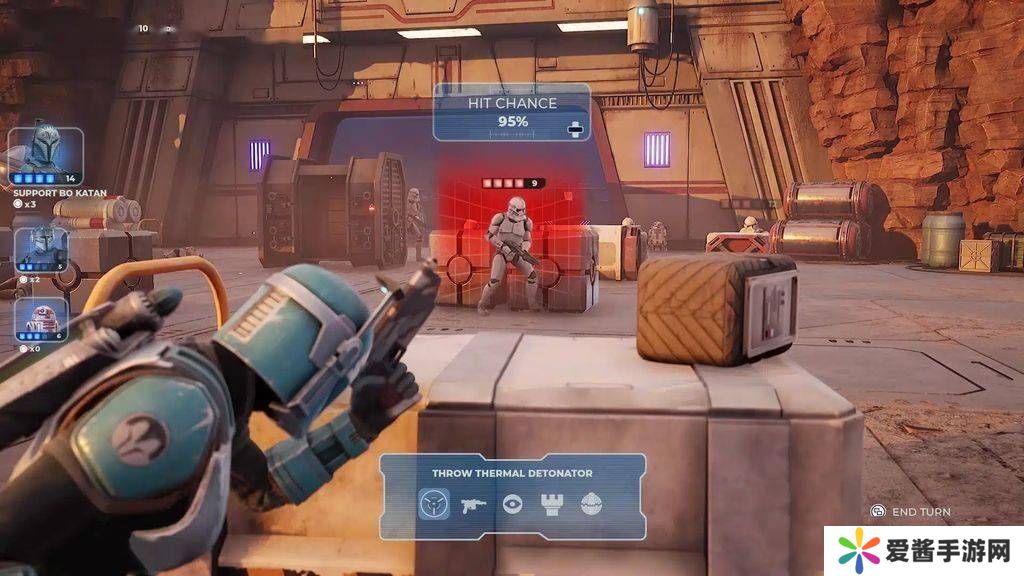This screenshot has width=1024, height=576.
Task: Switch to the second Mandalorian squad portrait
Action: pyautogui.click(x=41, y=248)
